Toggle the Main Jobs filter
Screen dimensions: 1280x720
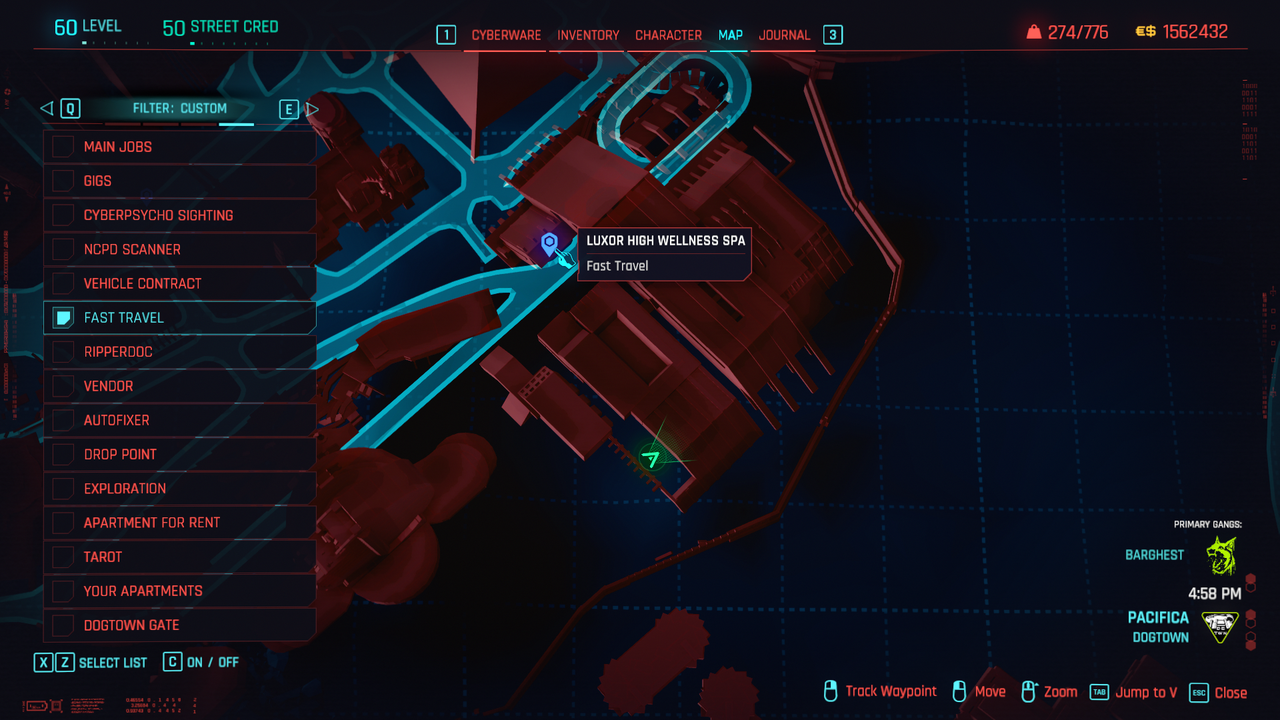(180, 147)
